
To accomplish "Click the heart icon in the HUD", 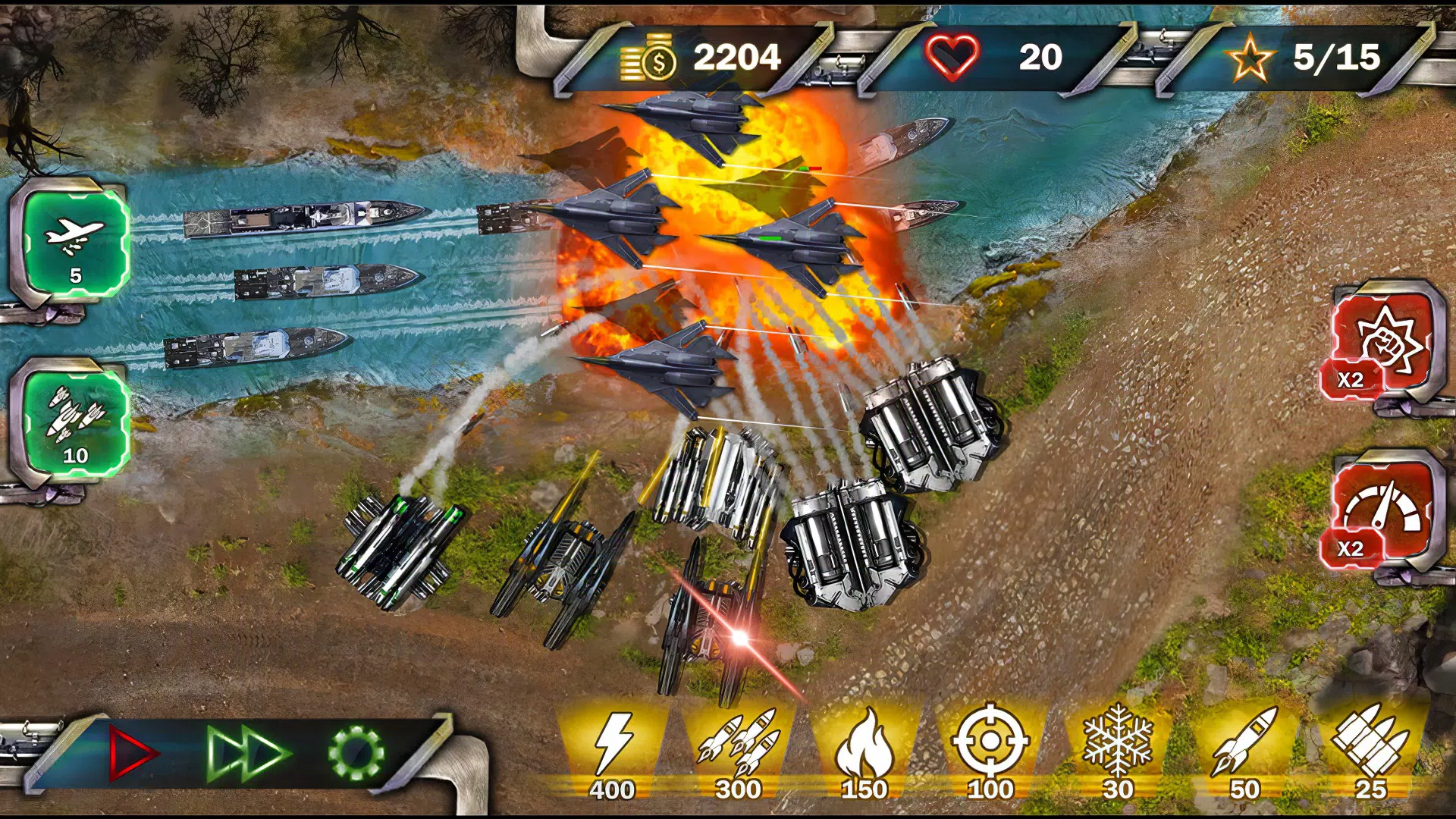I will (954, 55).
